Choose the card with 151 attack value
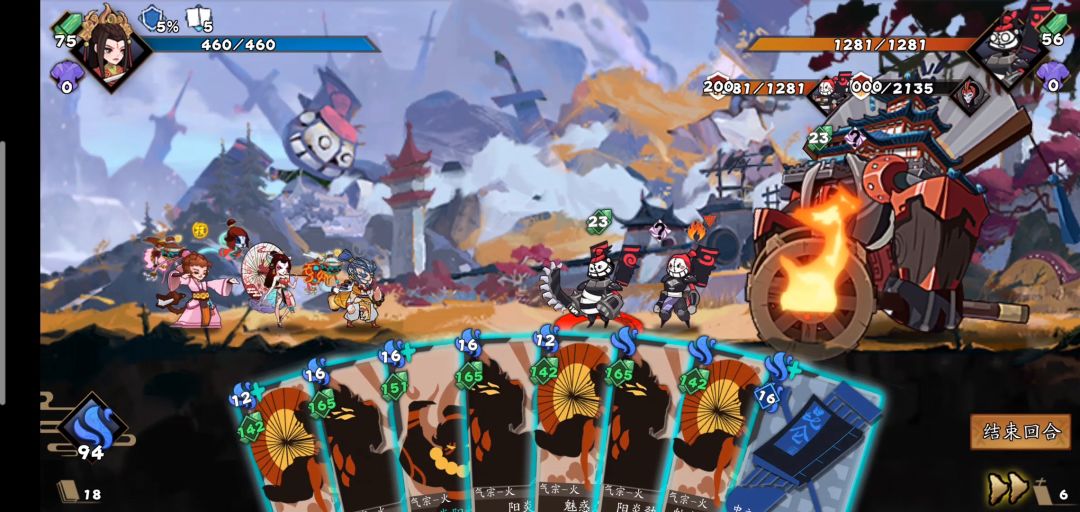The height and width of the screenshot is (512, 1080). 425,430
